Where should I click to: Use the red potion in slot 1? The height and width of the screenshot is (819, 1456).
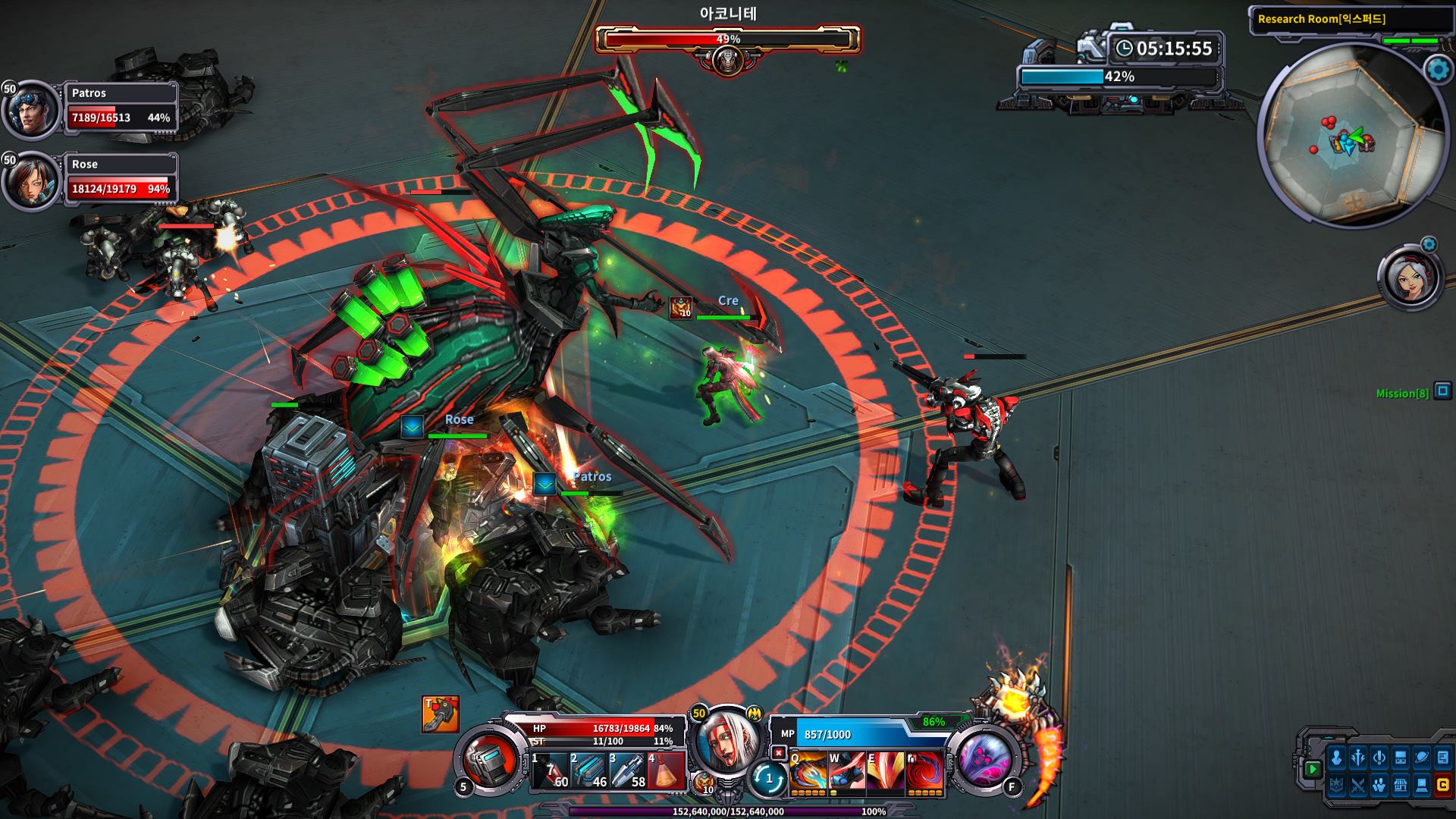[550, 771]
